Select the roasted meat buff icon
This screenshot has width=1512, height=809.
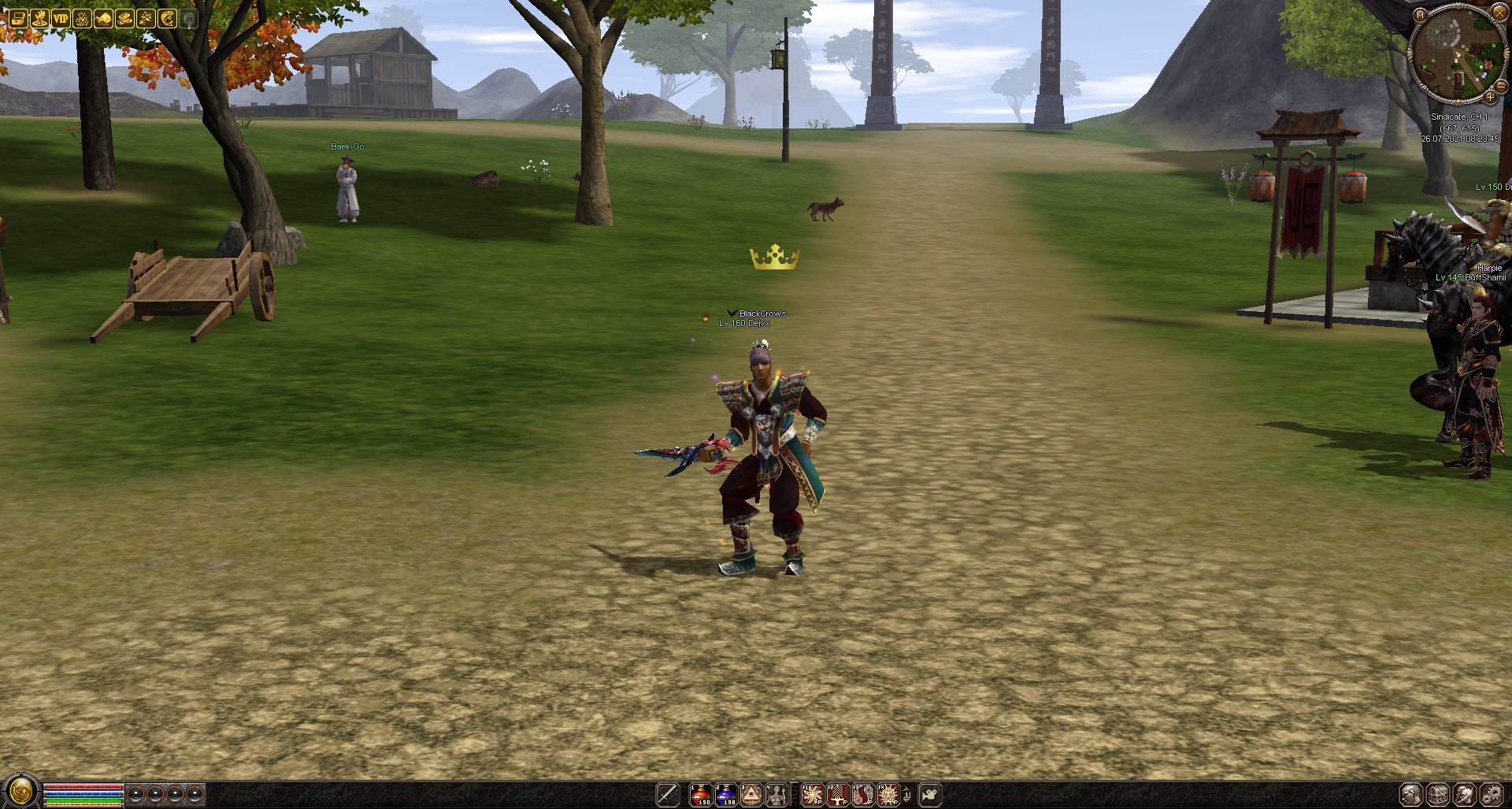coord(103,18)
